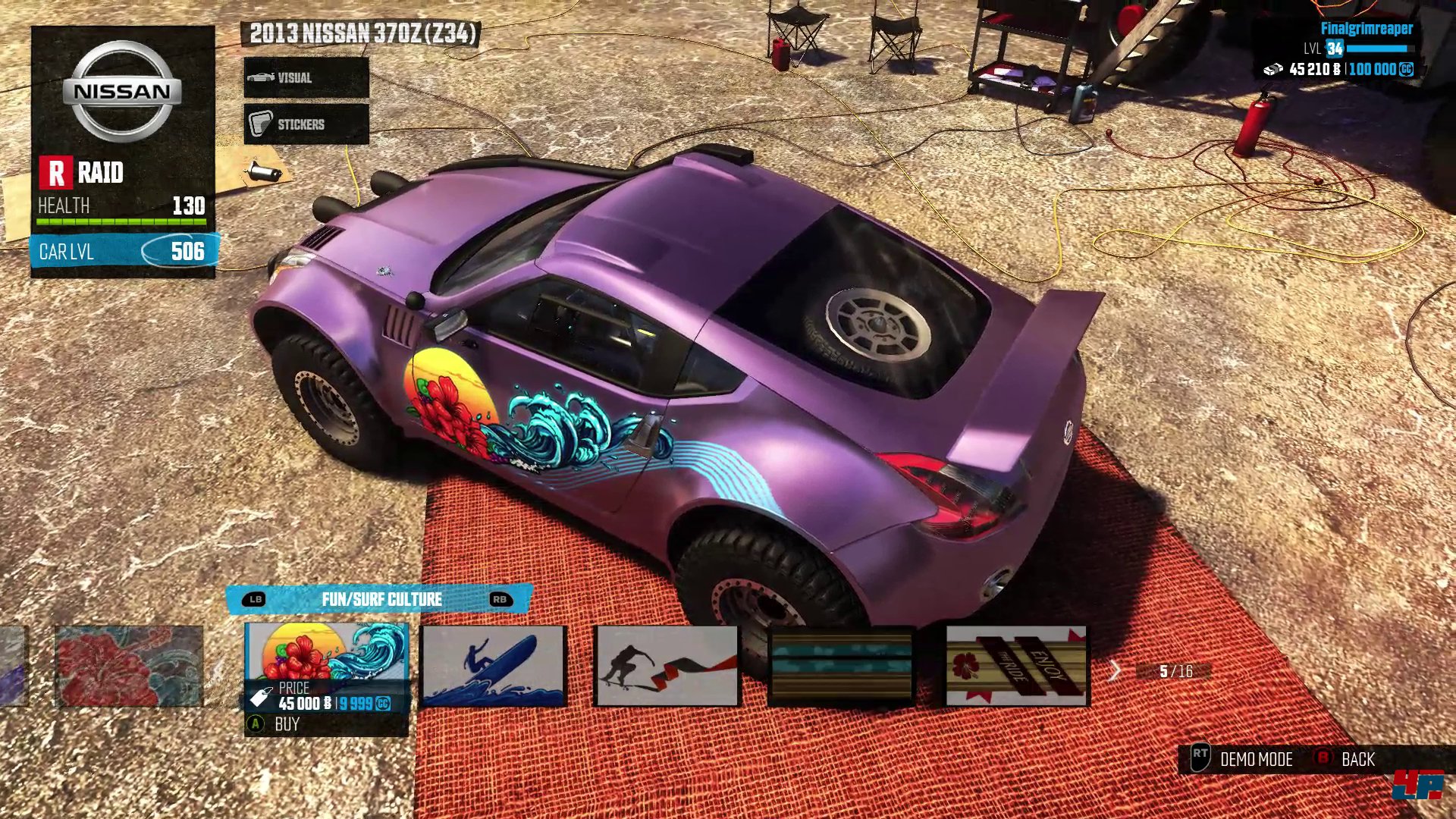
Task: Select the hibiscus sunset wave sticker
Action: [326, 652]
